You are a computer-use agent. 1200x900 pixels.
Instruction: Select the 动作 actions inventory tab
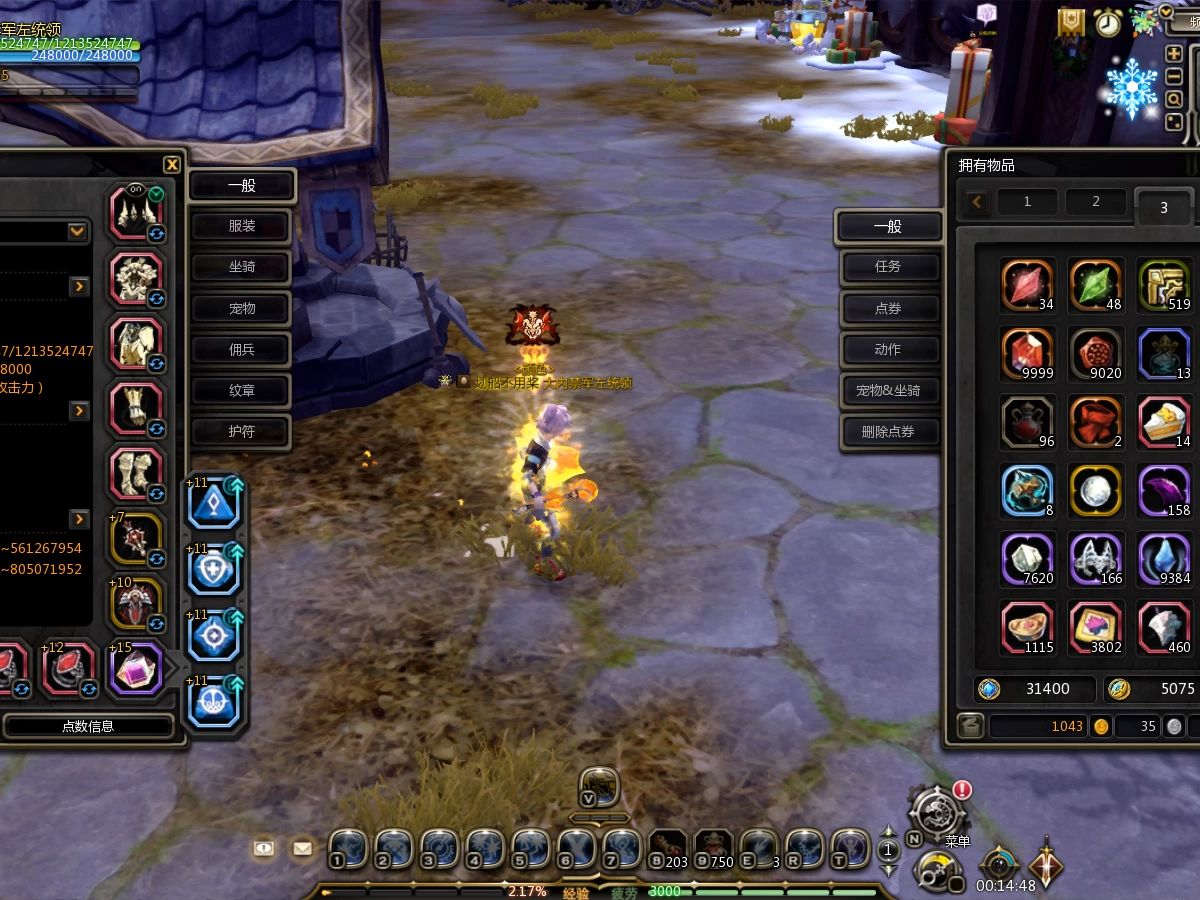(x=888, y=349)
